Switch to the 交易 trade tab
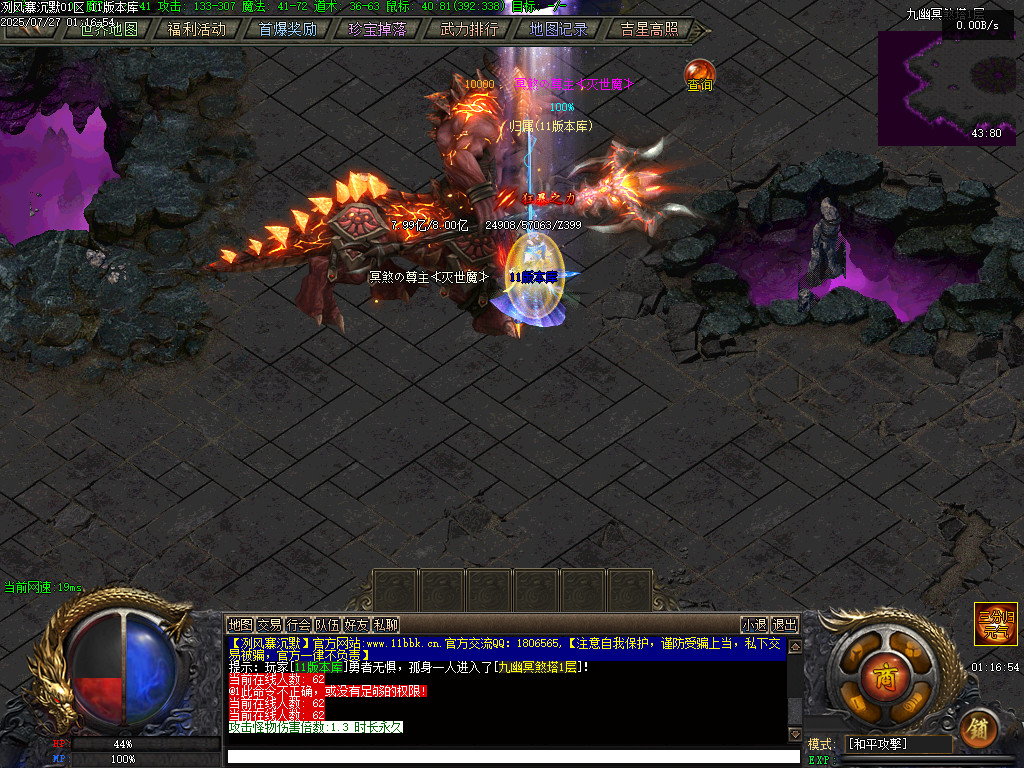This screenshot has height=768, width=1024. 269,625
